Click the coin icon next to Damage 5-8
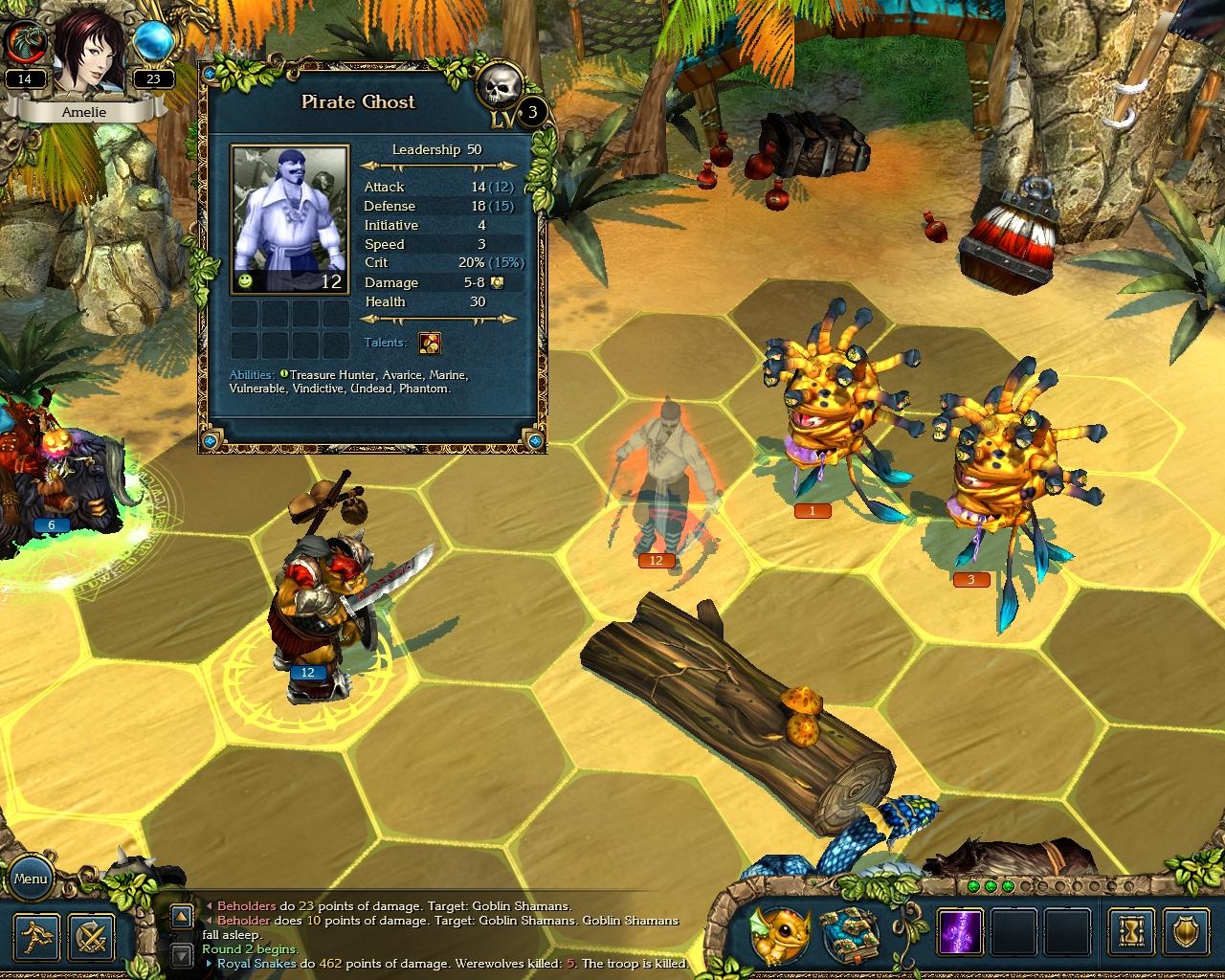The width and height of the screenshot is (1225, 980). tap(497, 282)
